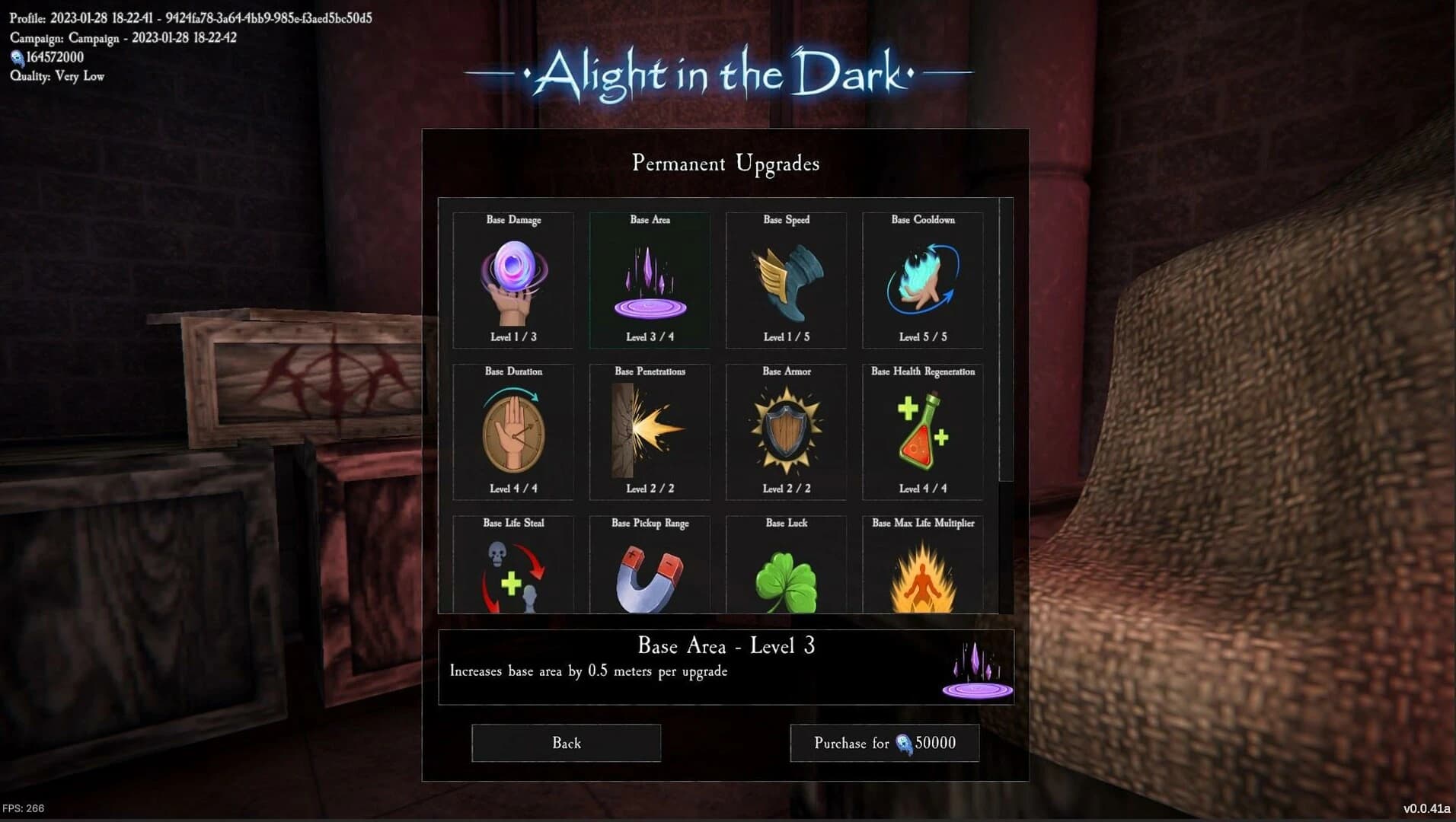This screenshot has height=822, width=1456.
Task: Select the Base Damage upgrade icon
Action: (x=514, y=280)
